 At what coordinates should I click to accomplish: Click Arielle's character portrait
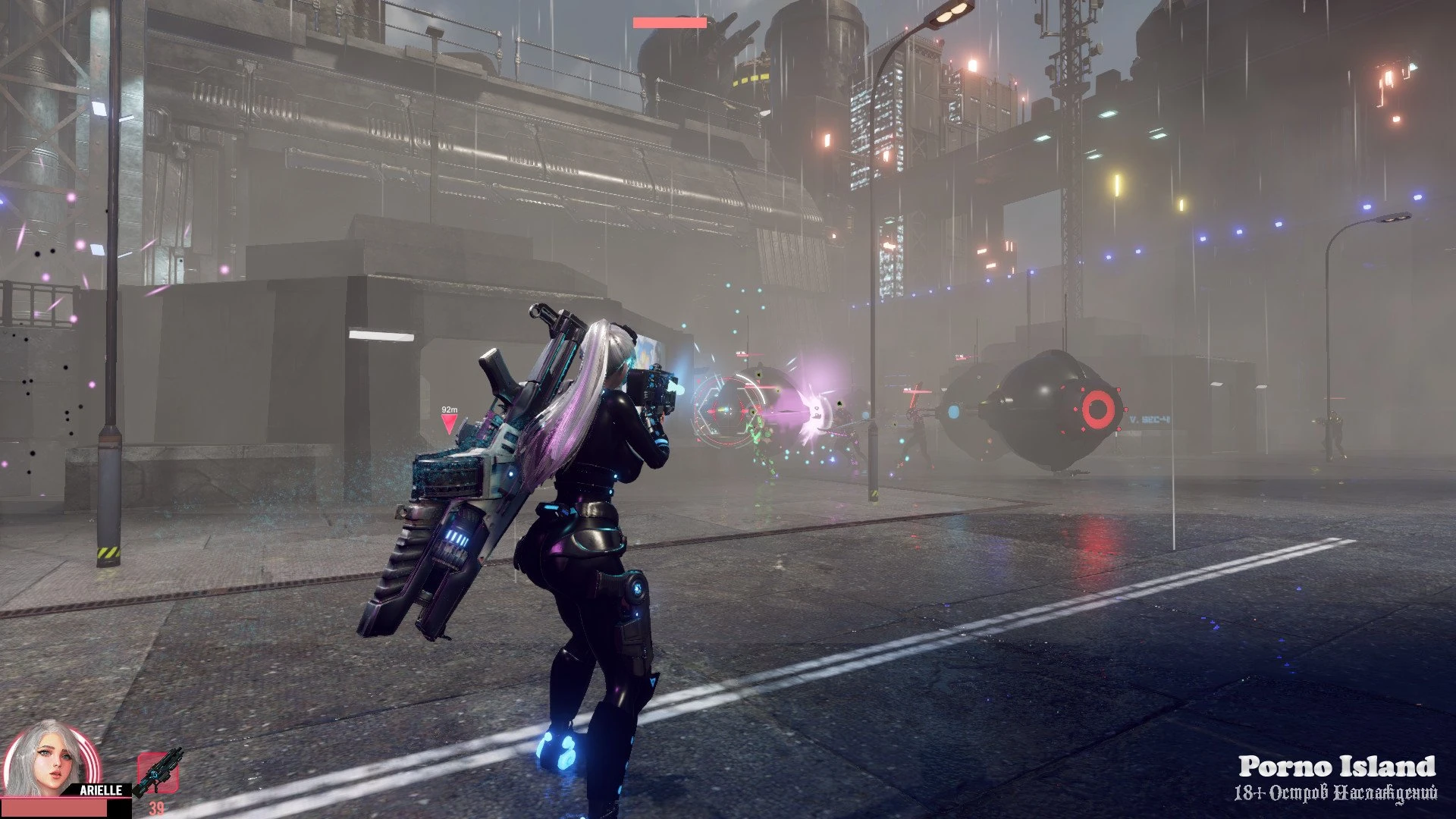pyautogui.click(x=52, y=761)
